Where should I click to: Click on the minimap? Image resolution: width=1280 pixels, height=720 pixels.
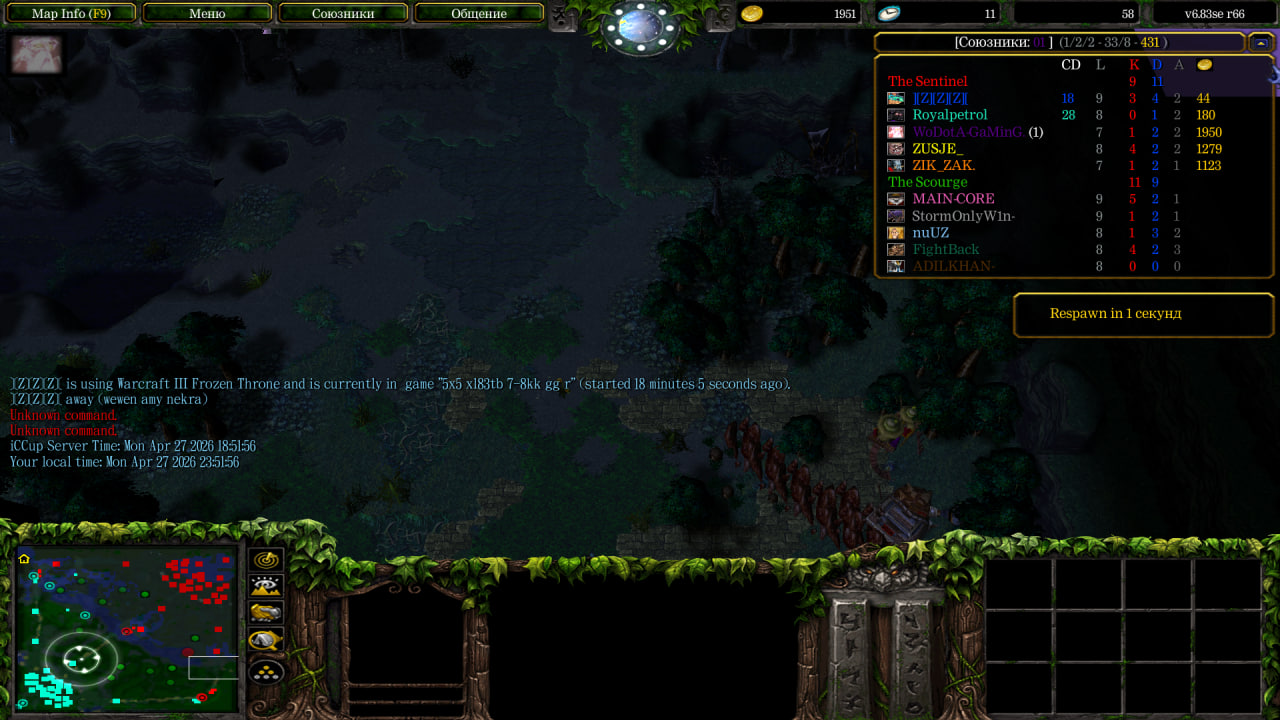(126, 628)
